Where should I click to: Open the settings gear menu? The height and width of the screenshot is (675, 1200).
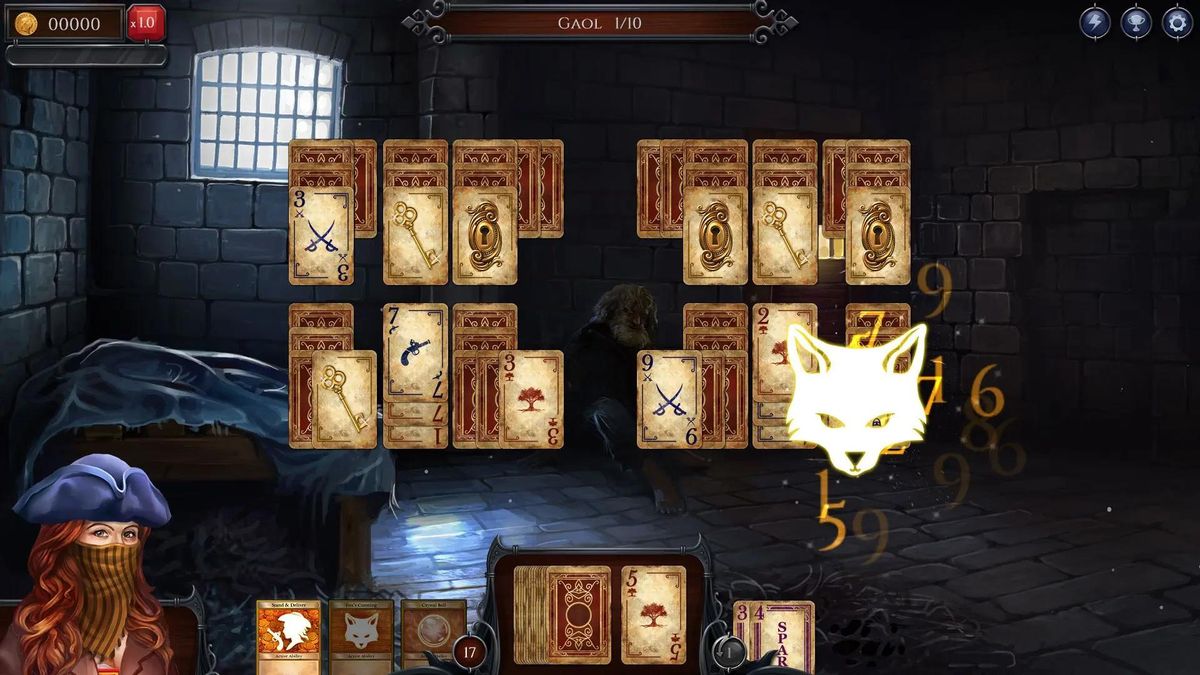[1176, 22]
